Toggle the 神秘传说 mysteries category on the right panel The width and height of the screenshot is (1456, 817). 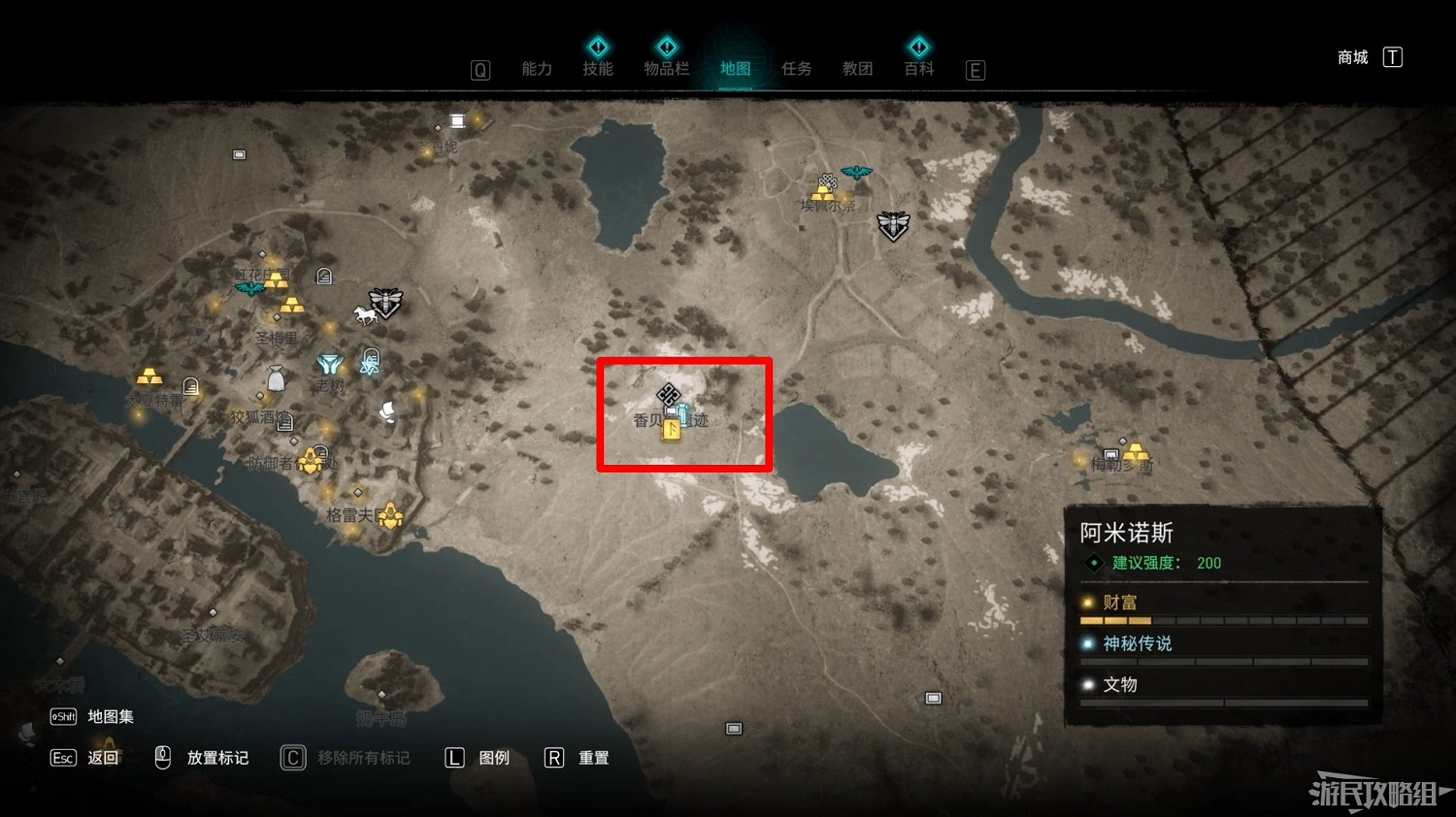click(1136, 643)
